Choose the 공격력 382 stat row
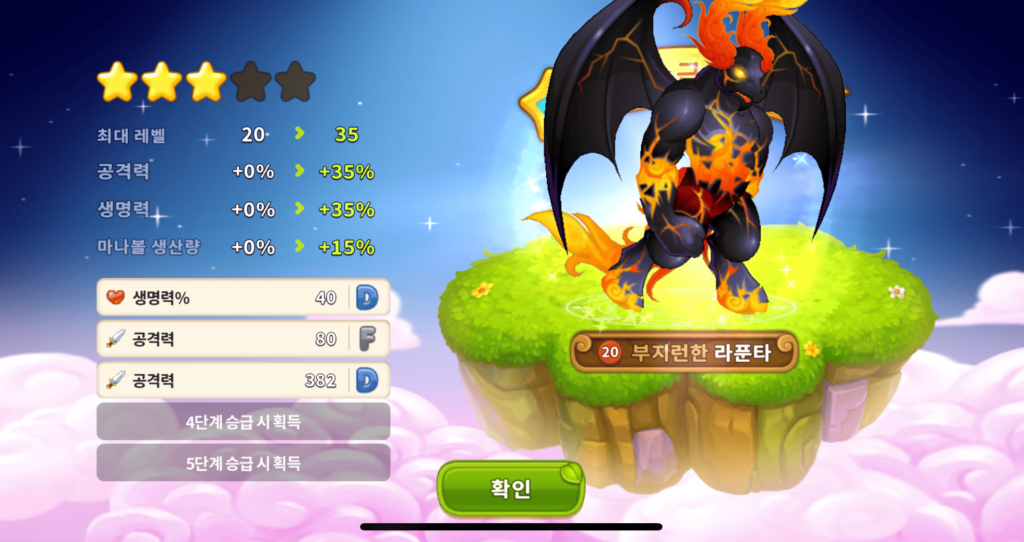 [243, 380]
